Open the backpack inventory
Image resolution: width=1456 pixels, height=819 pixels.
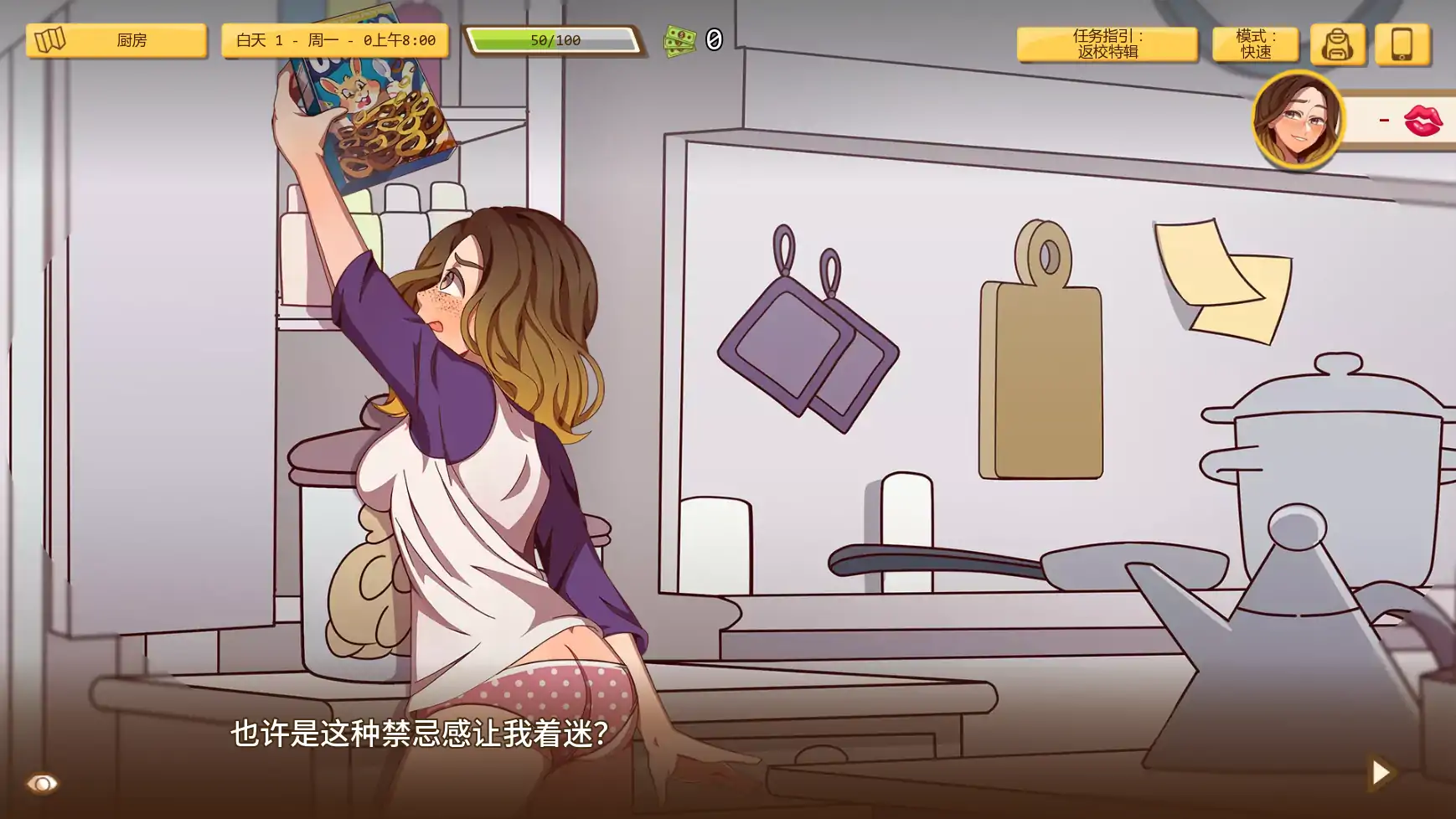[x=1339, y=45]
